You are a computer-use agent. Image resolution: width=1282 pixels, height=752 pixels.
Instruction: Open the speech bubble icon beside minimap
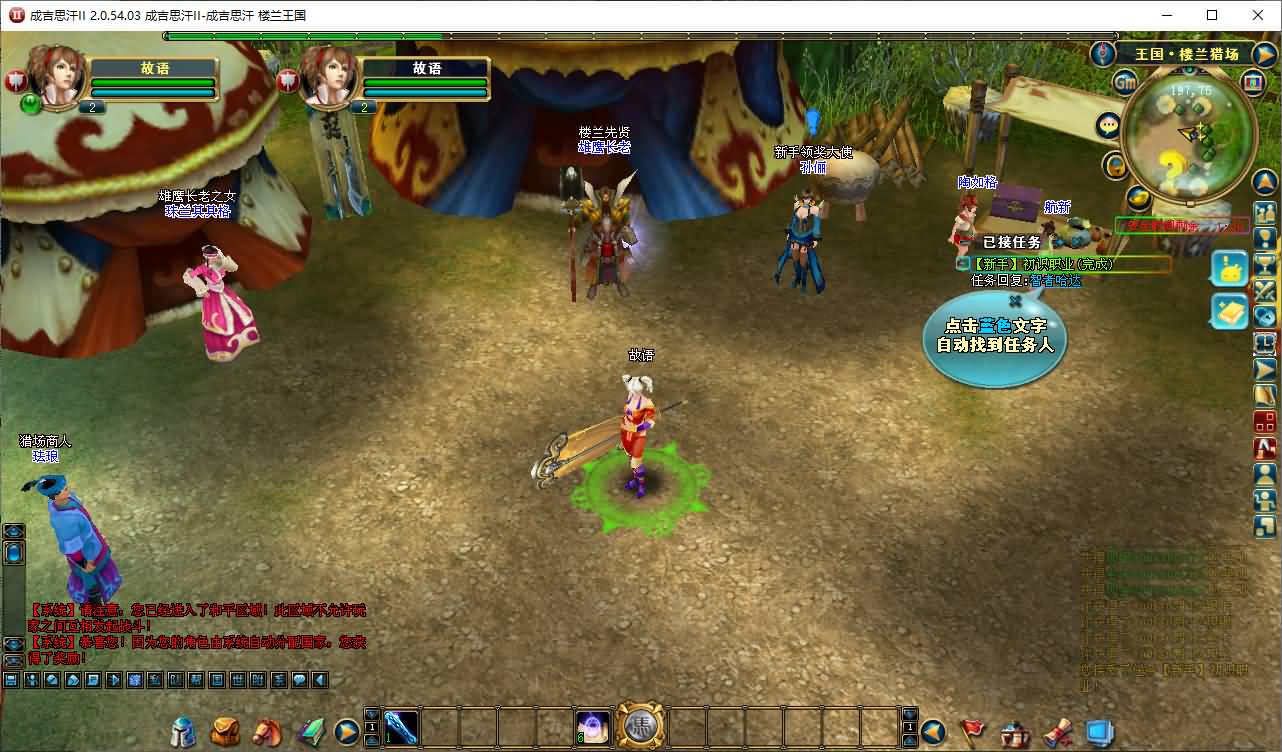[1108, 126]
